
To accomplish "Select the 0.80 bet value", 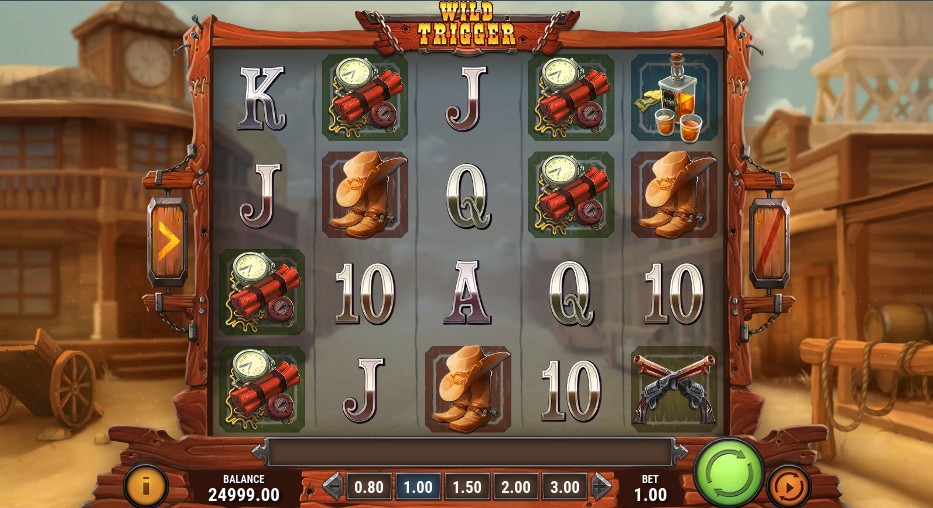I will (x=369, y=487).
